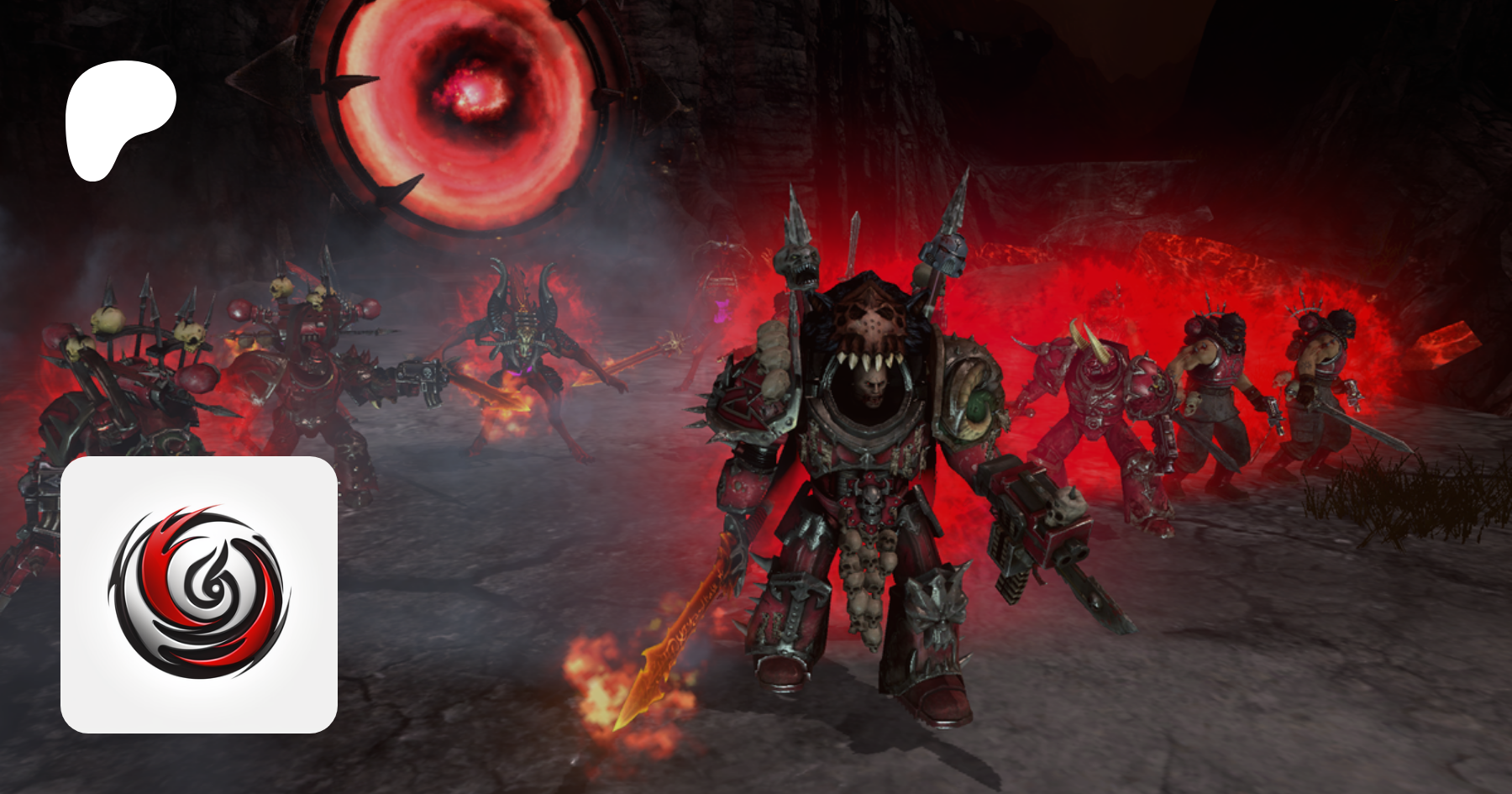Open the creator's red swirl avatar tile
Screen dimensions: 1512x794
click(x=199, y=594)
